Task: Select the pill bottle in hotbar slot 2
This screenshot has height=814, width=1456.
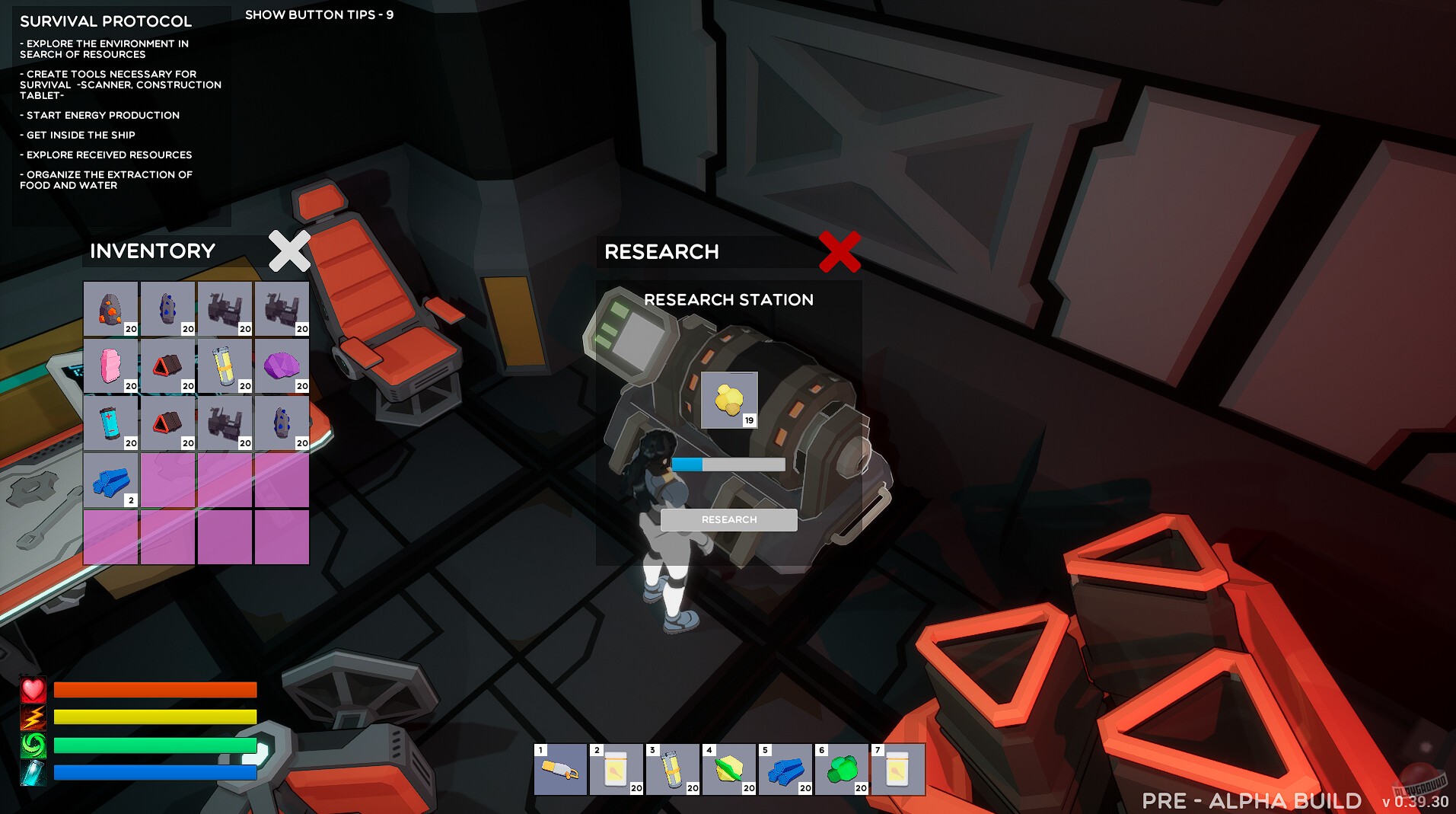Action: pos(616,769)
